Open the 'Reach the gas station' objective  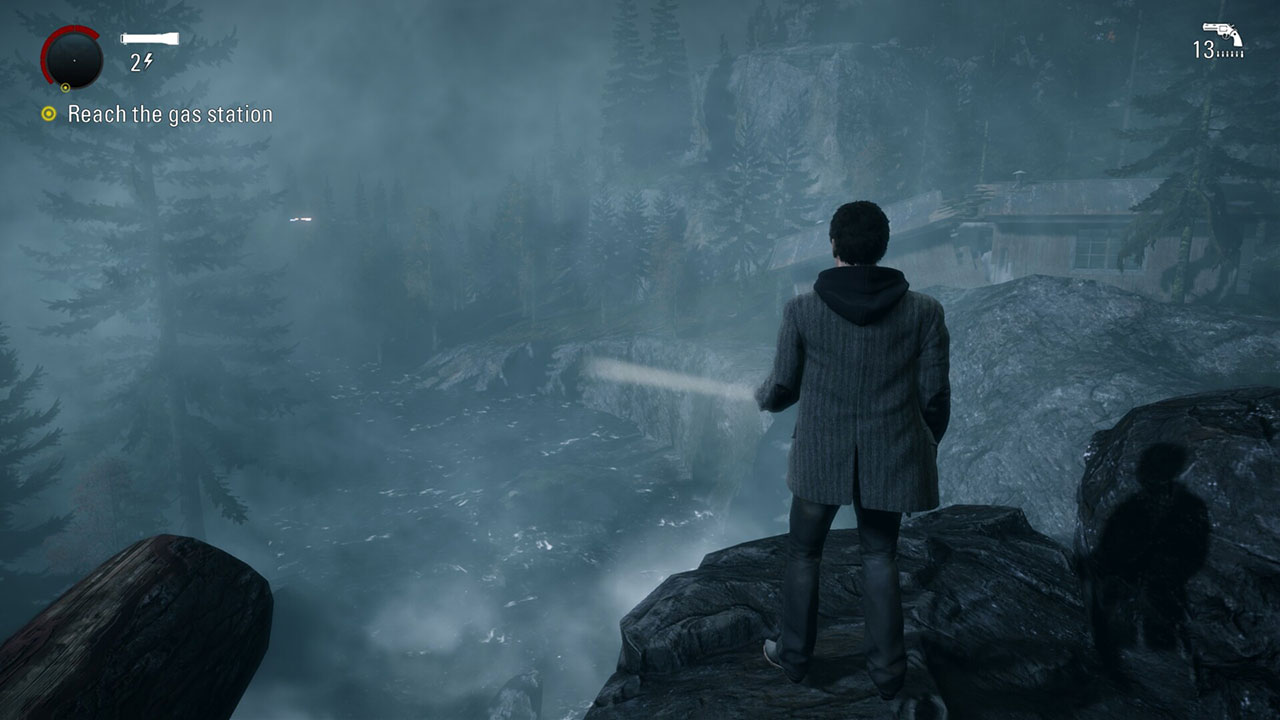click(x=169, y=115)
